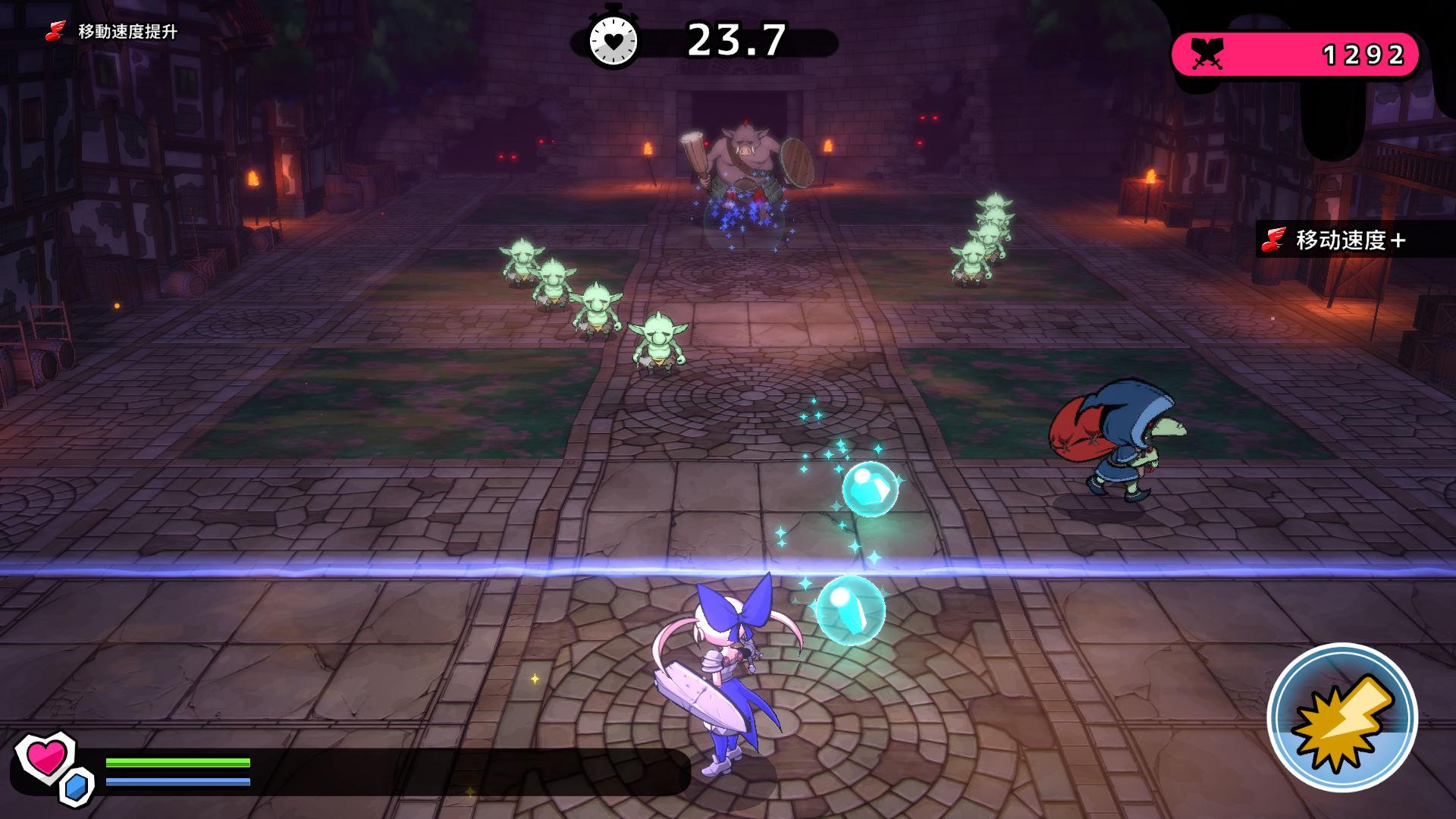Activate the lightning strike ability button

point(1341,717)
